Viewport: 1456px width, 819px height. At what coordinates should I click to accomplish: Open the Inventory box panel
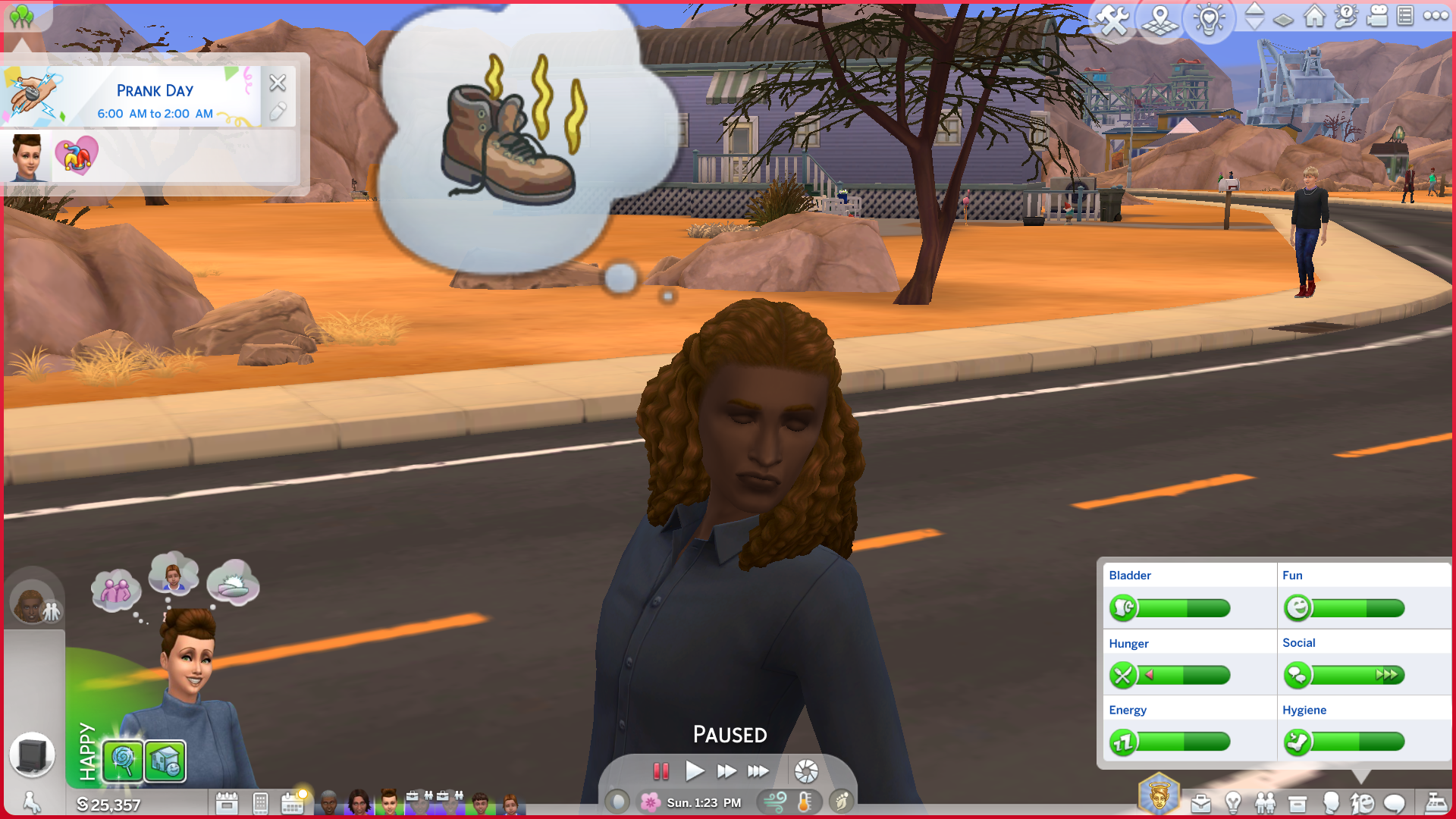[1298, 803]
